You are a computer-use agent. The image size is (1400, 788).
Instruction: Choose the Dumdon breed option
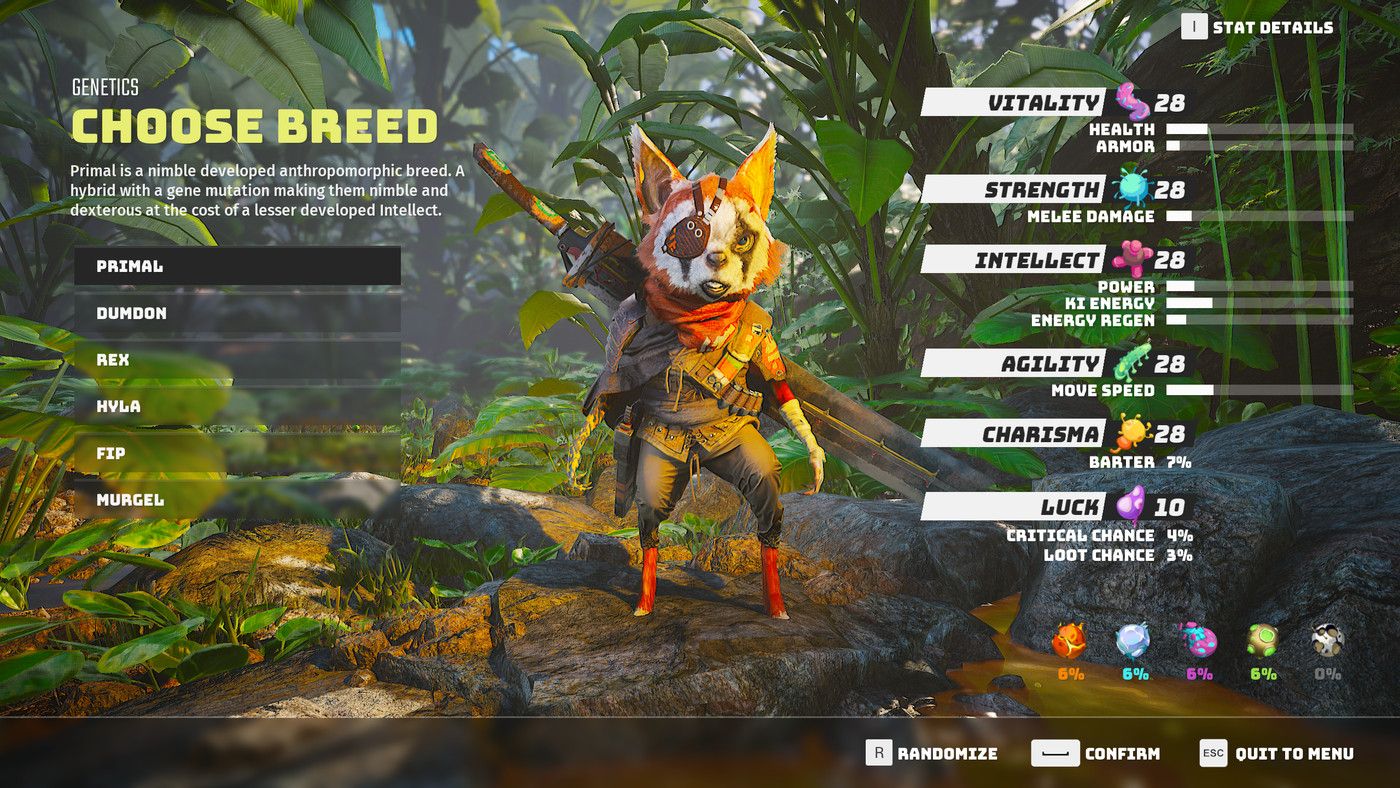coord(237,313)
